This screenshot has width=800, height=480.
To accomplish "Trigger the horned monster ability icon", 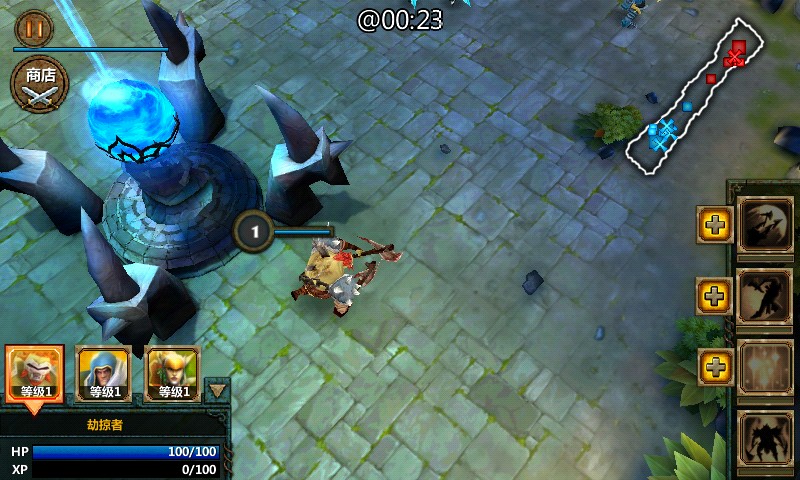I will click(x=765, y=438).
